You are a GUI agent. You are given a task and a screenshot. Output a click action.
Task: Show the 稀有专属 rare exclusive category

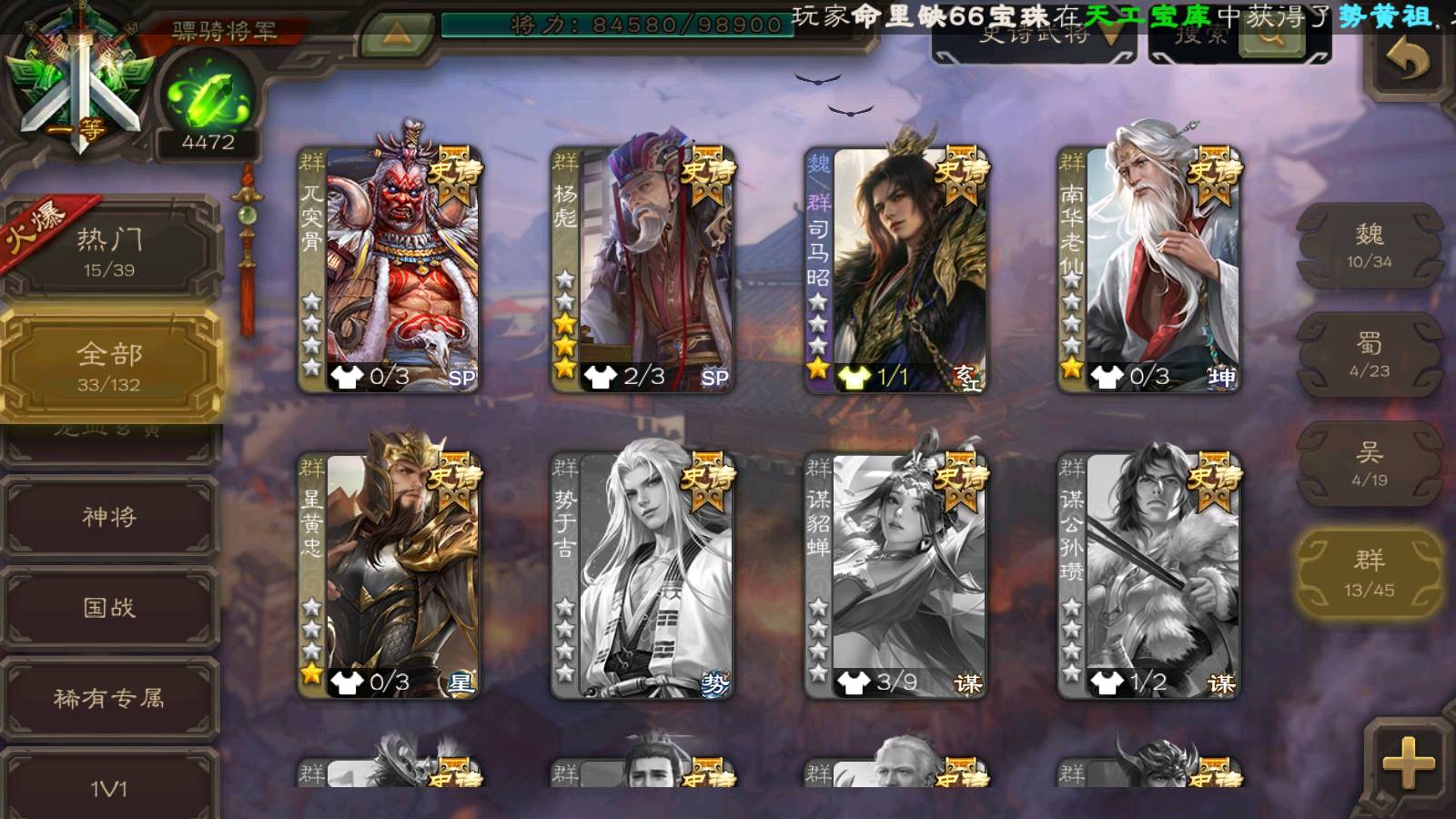[x=109, y=698]
